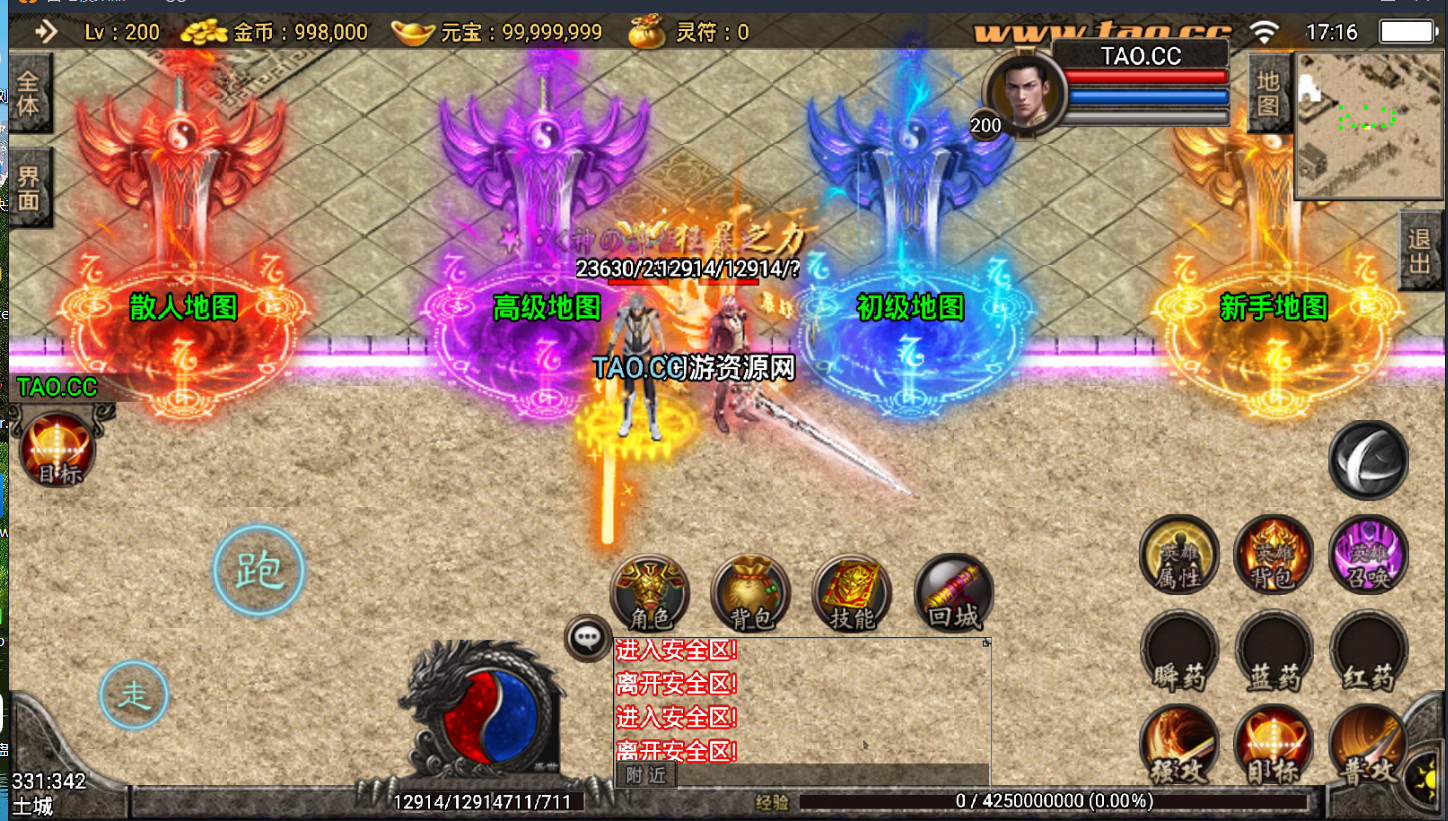Screen dimensions: 1448x821
Task: Use the 瞬药 instant potion slot
Action: (x=1179, y=651)
